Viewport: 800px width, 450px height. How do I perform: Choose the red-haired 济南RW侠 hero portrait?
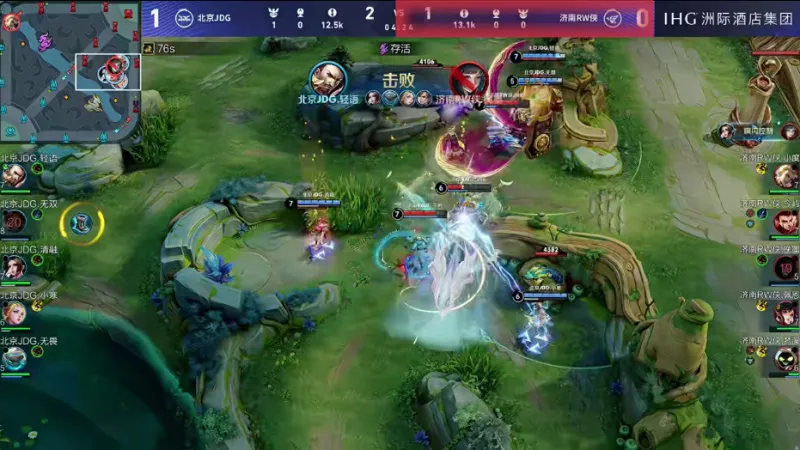point(785,222)
